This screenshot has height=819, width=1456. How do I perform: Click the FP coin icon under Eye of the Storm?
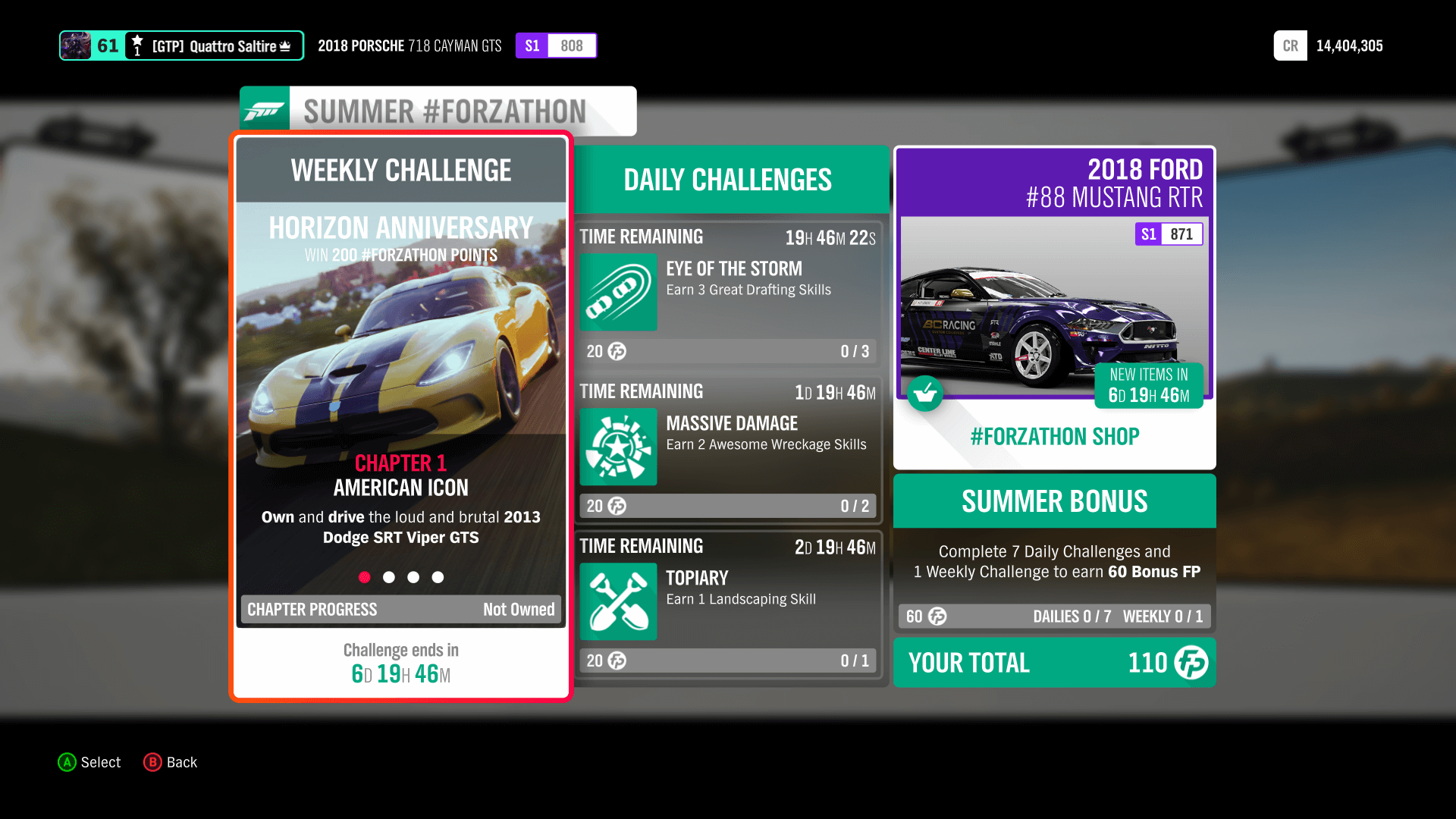pos(614,351)
